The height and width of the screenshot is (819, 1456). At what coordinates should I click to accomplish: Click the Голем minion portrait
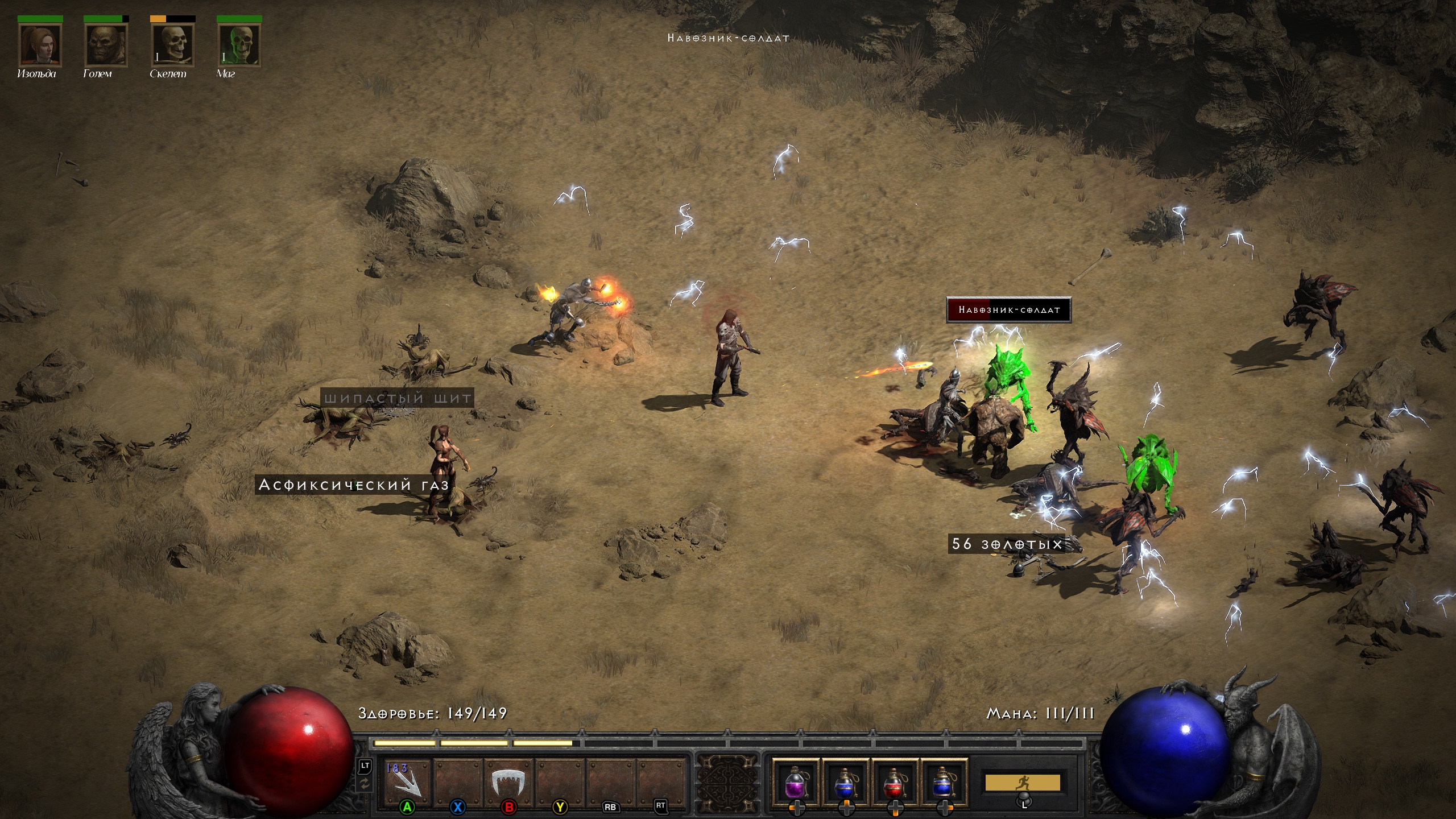pos(106,45)
